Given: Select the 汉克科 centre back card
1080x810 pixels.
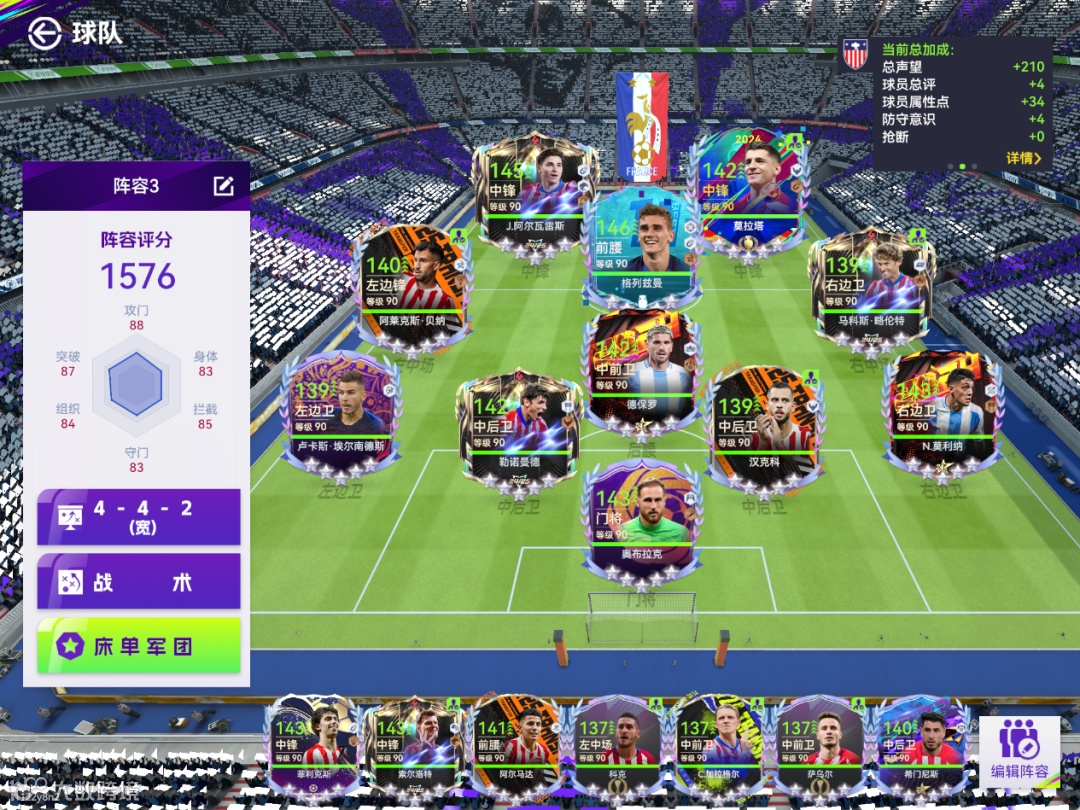Looking at the screenshot, I should click(764, 425).
